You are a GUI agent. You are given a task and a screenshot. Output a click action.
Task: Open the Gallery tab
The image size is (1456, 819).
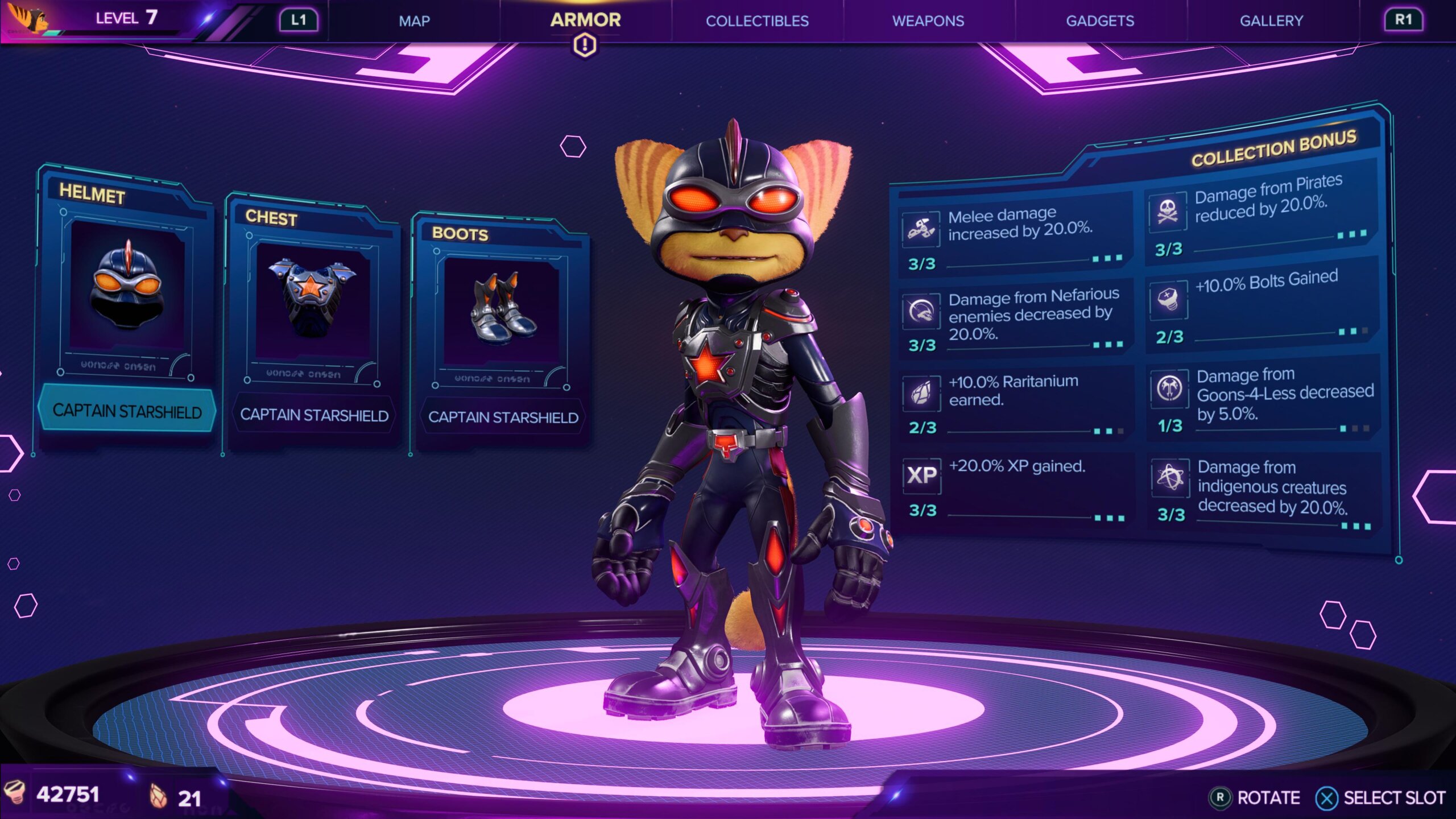1271,21
